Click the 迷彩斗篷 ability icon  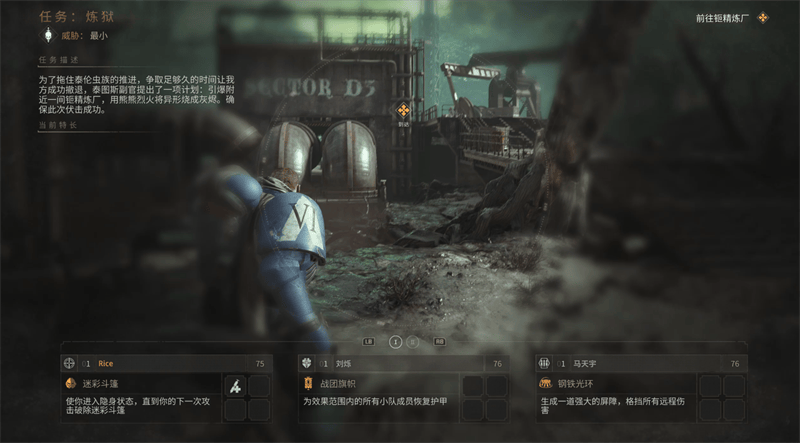tap(70, 383)
